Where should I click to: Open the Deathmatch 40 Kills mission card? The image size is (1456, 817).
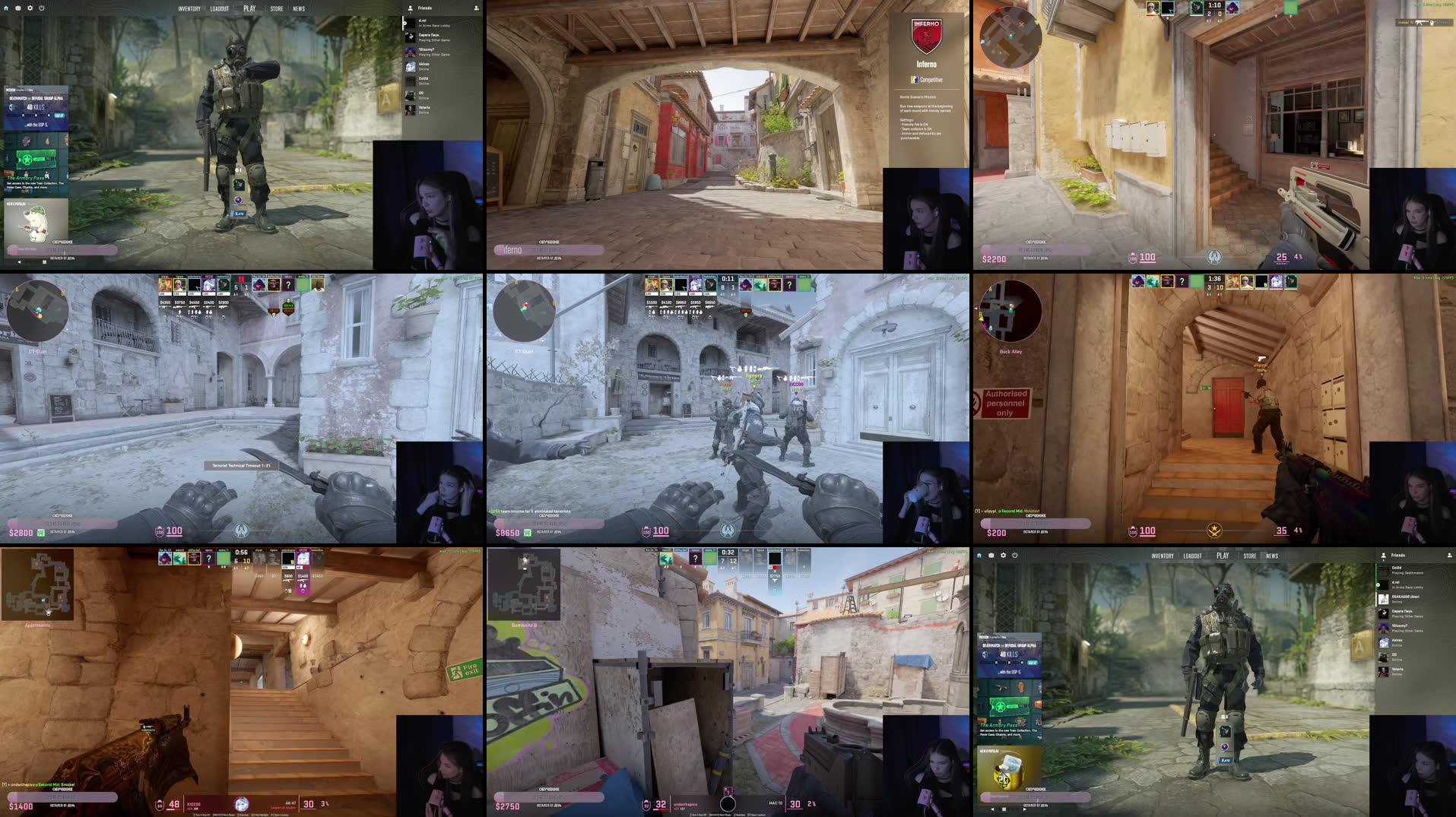(36, 108)
